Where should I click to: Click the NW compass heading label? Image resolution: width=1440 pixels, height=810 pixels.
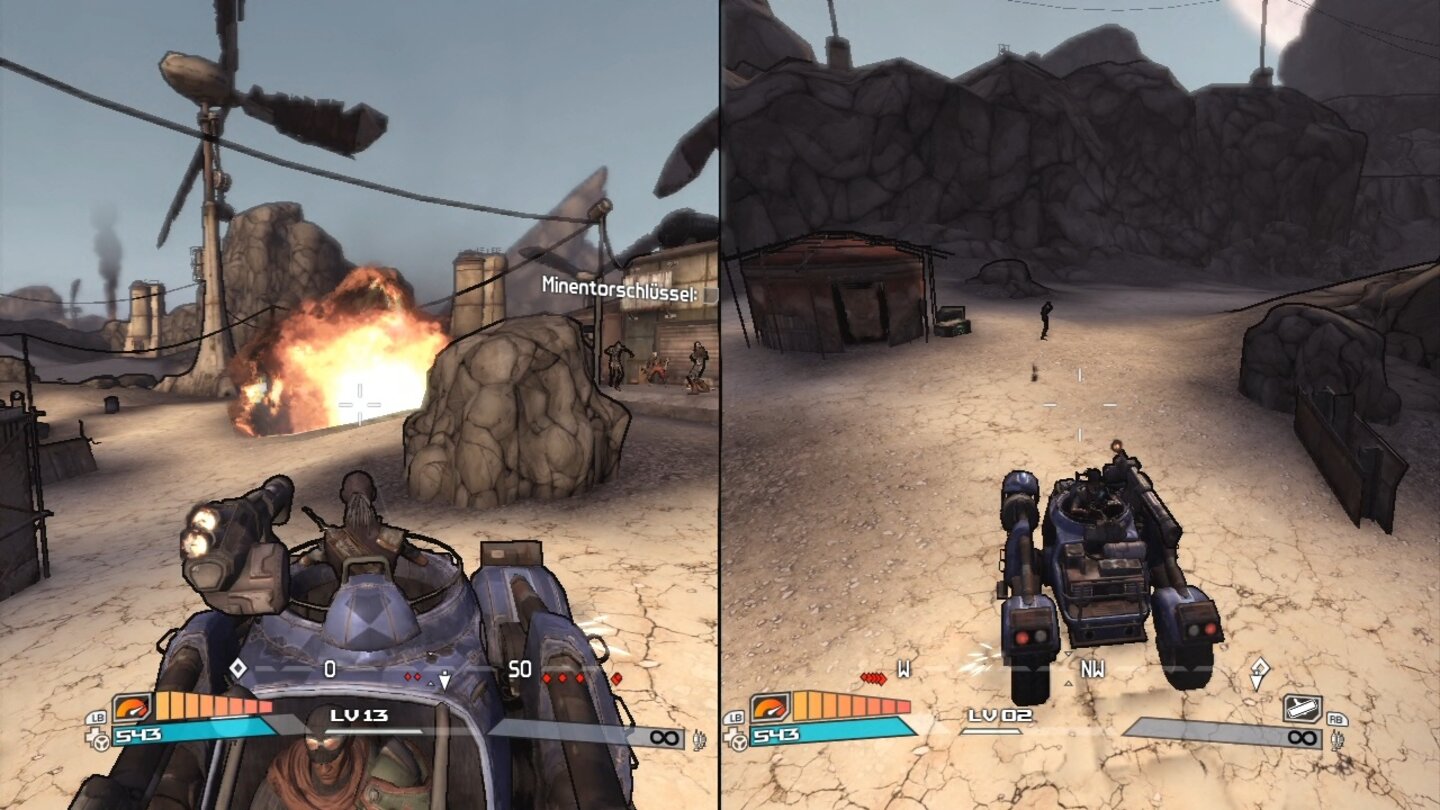coord(1092,670)
